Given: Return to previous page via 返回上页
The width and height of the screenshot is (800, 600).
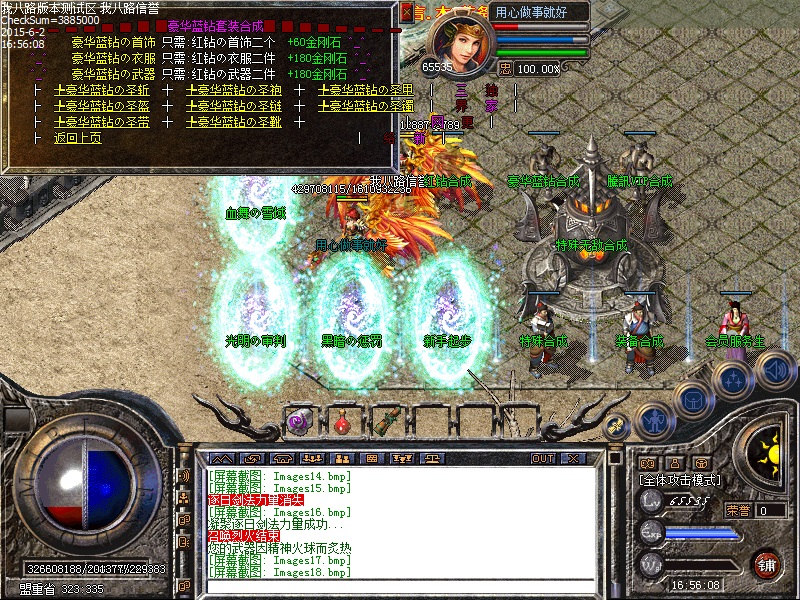Looking at the screenshot, I should pyautogui.click(x=78, y=138).
